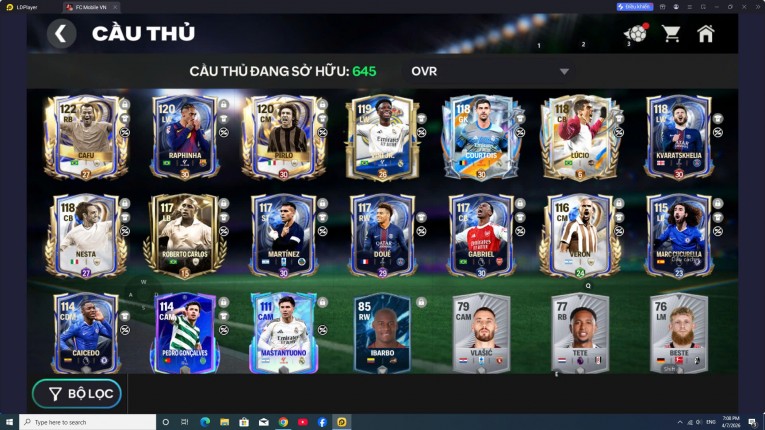
Task: Choose the 85 OVR Ibarbo card
Action: pyautogui.click(x=382, y=332)
